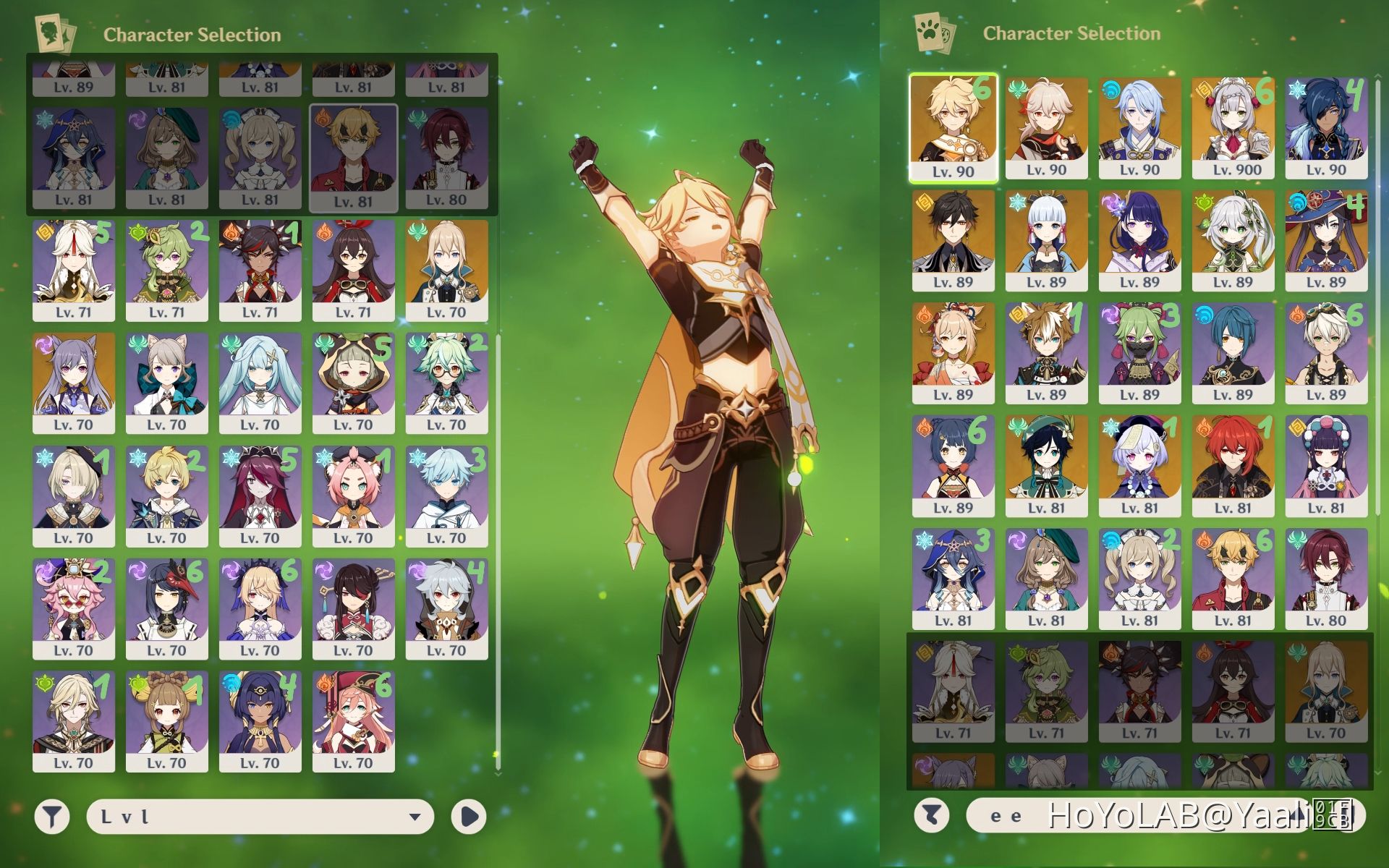1389x868 pixels.
Task: Click the character card icon beside left Character Selection title
Action: (x=54, y=33)
